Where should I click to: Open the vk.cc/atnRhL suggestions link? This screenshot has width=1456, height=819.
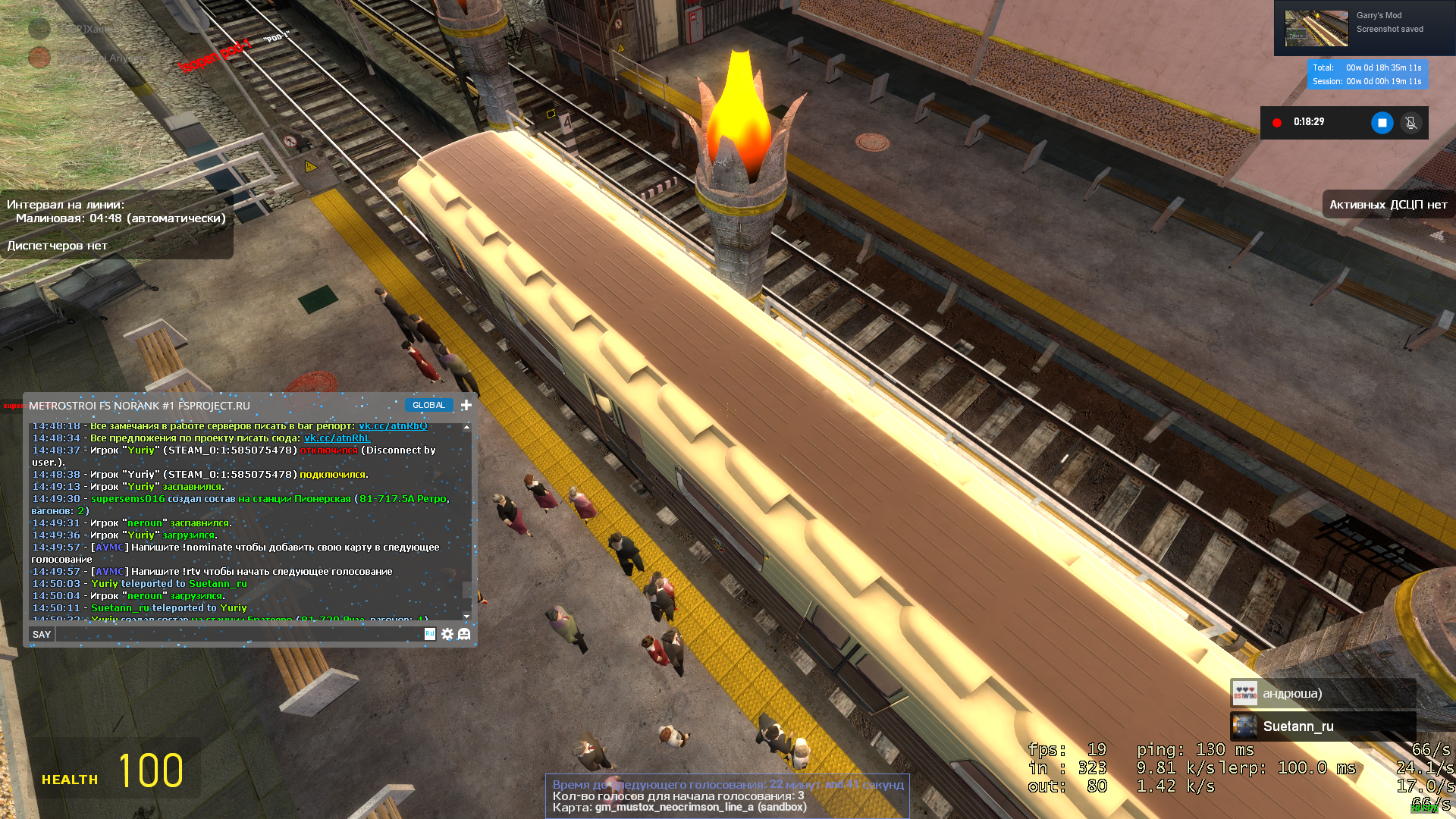pos(337,438)
